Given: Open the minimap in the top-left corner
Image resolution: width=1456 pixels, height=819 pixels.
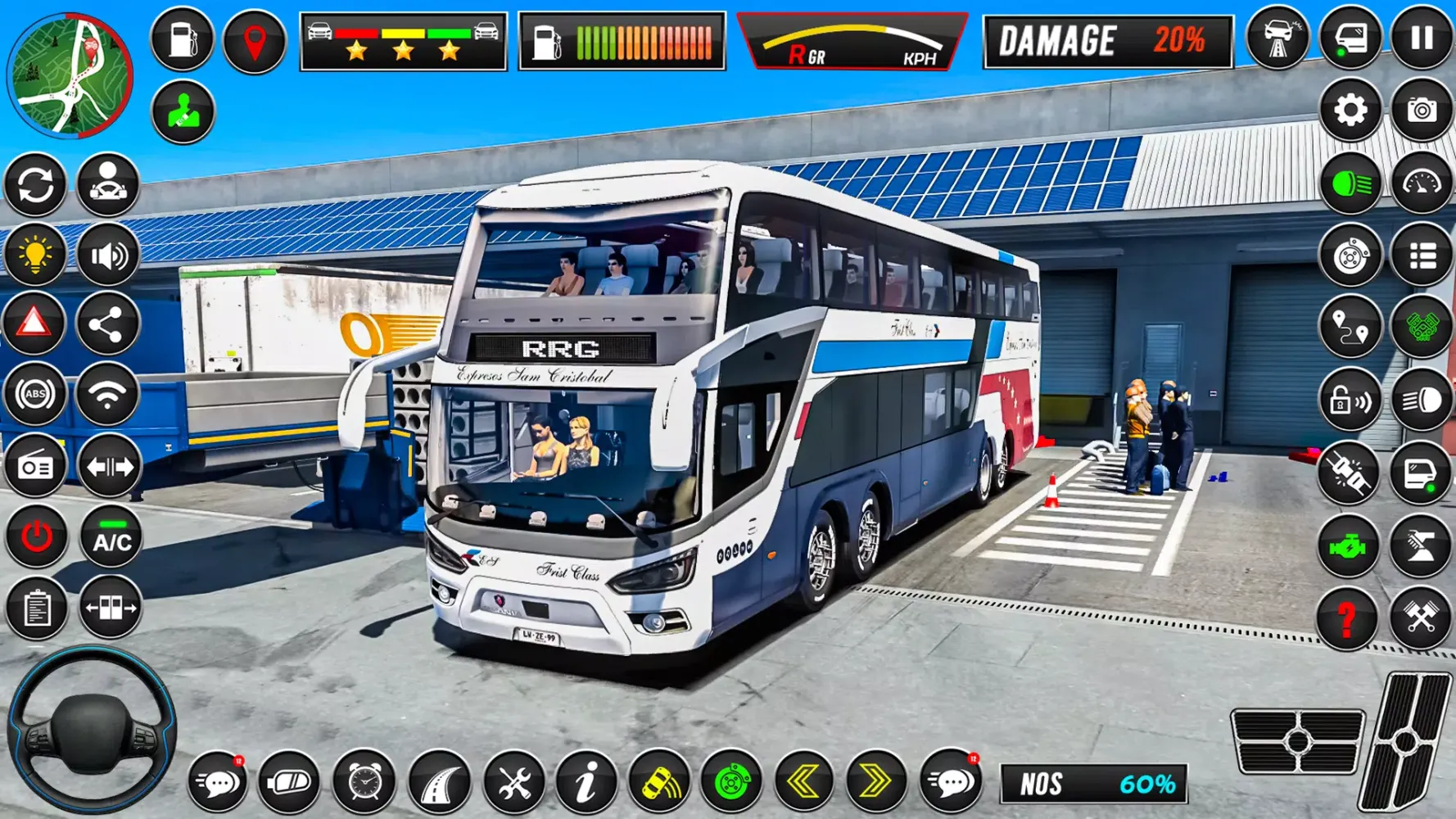Looking at the screenshot, I should pyautogui.click(x=74, y=74).
